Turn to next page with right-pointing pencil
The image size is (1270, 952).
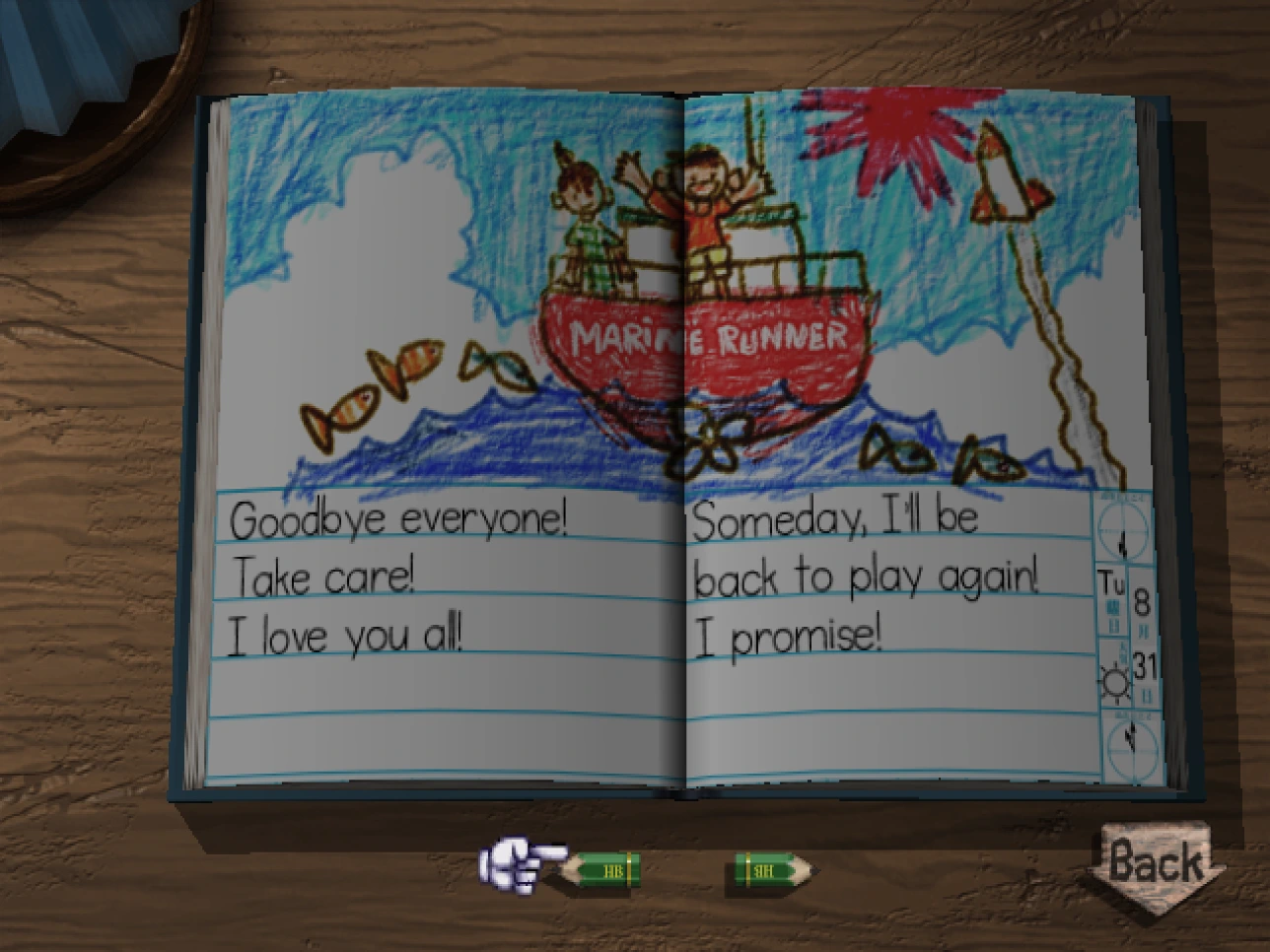(x=772, y=870)
